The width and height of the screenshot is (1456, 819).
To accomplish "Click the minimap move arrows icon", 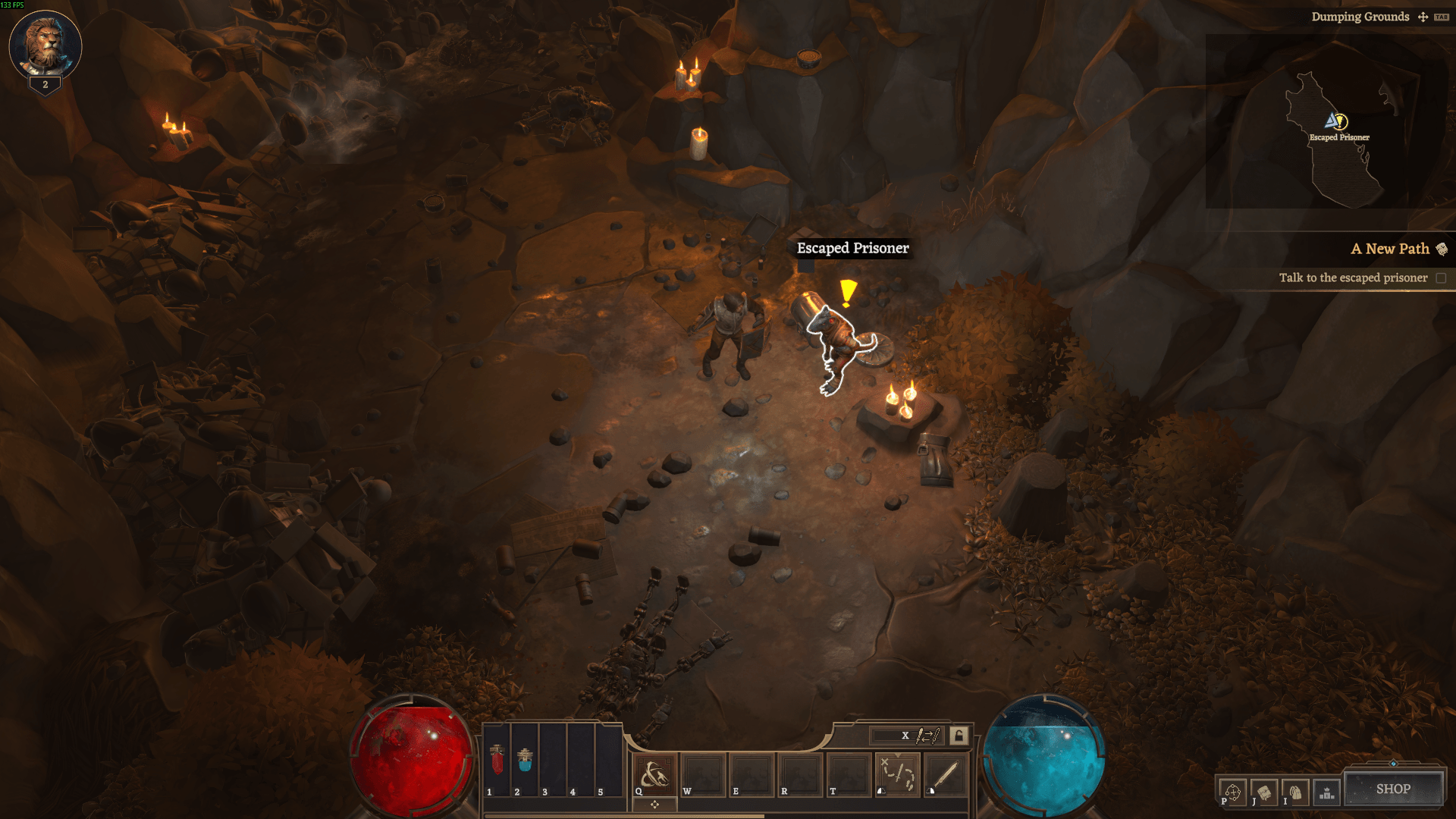I will (x=1423, y=17).
